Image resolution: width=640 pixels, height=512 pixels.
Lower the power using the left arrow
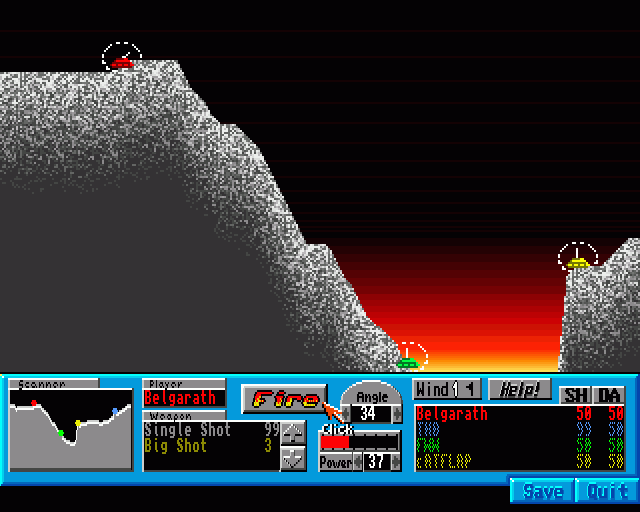click(358, 462)
